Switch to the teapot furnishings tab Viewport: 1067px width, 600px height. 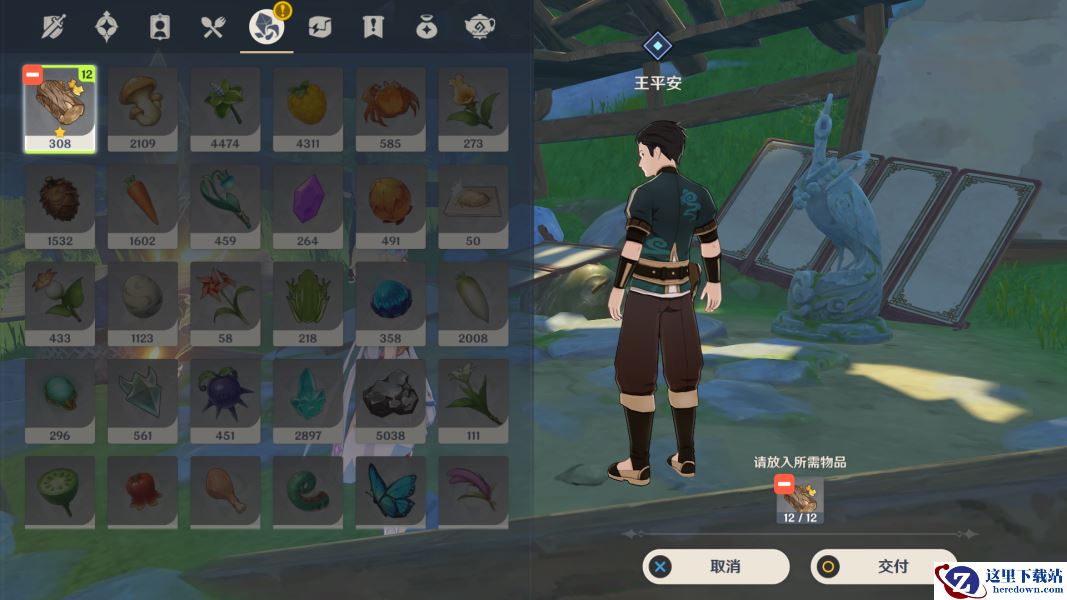(480, 27)
